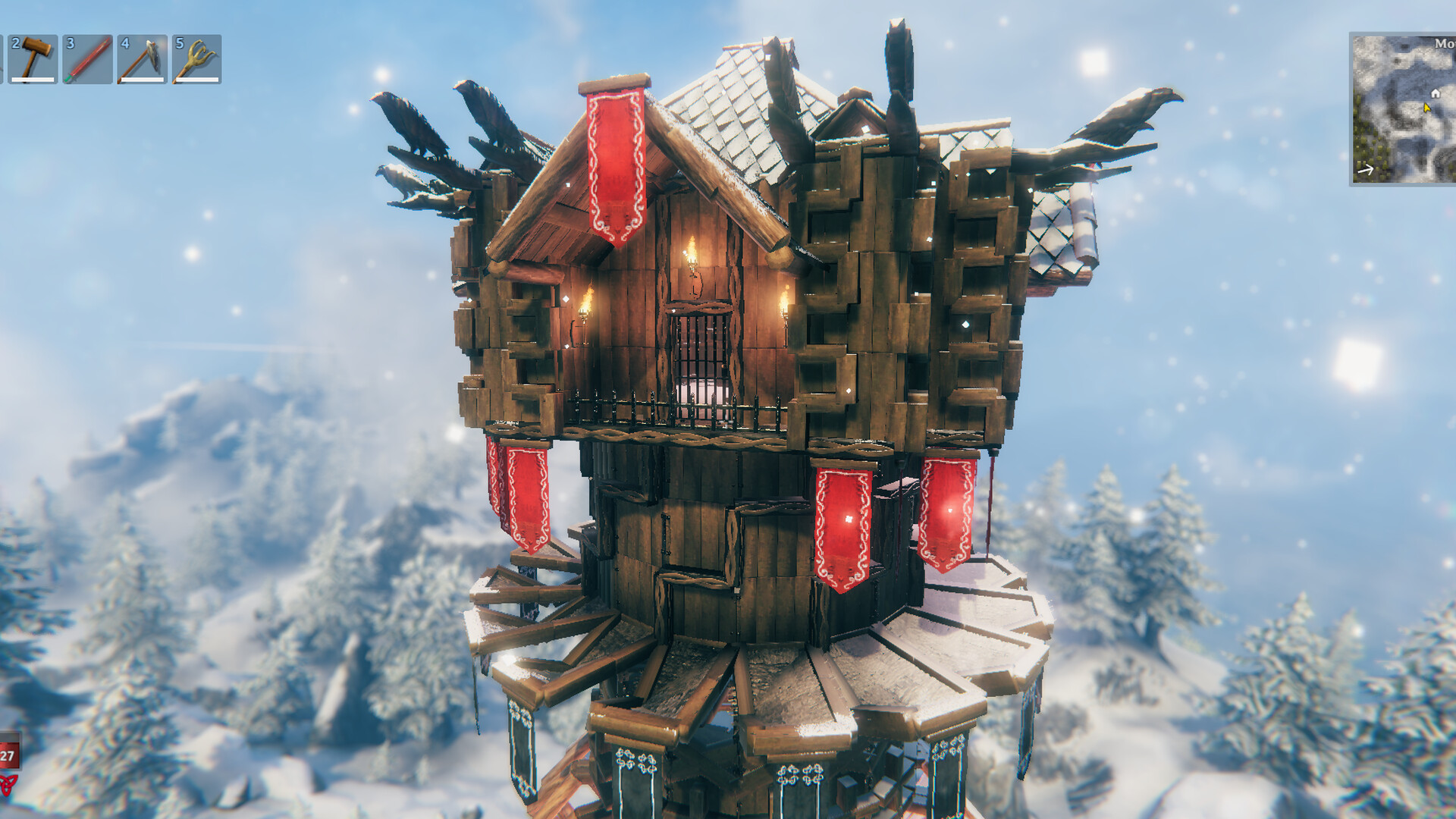Viewport: 1456px width, 819px height.
Task: Click the ammo counter showing 27
Action: (x=8, y=755)
